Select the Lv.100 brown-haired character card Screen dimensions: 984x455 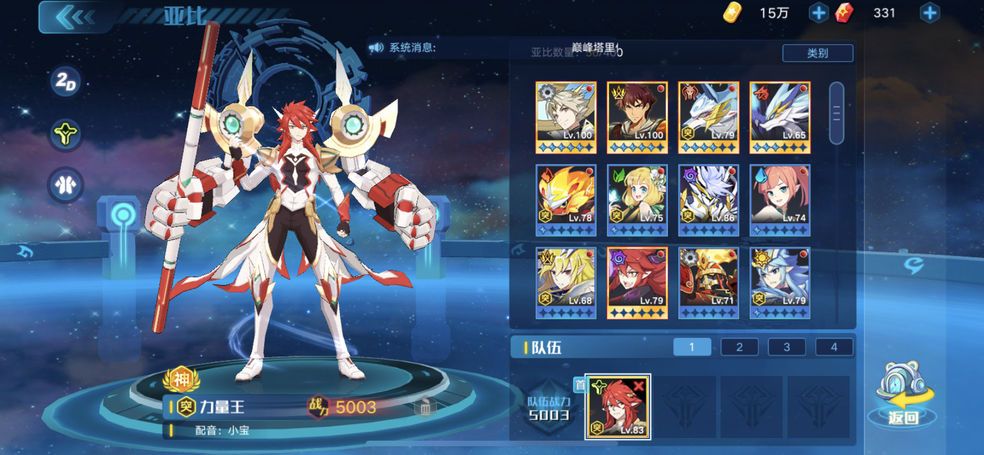tap(637, 113)
